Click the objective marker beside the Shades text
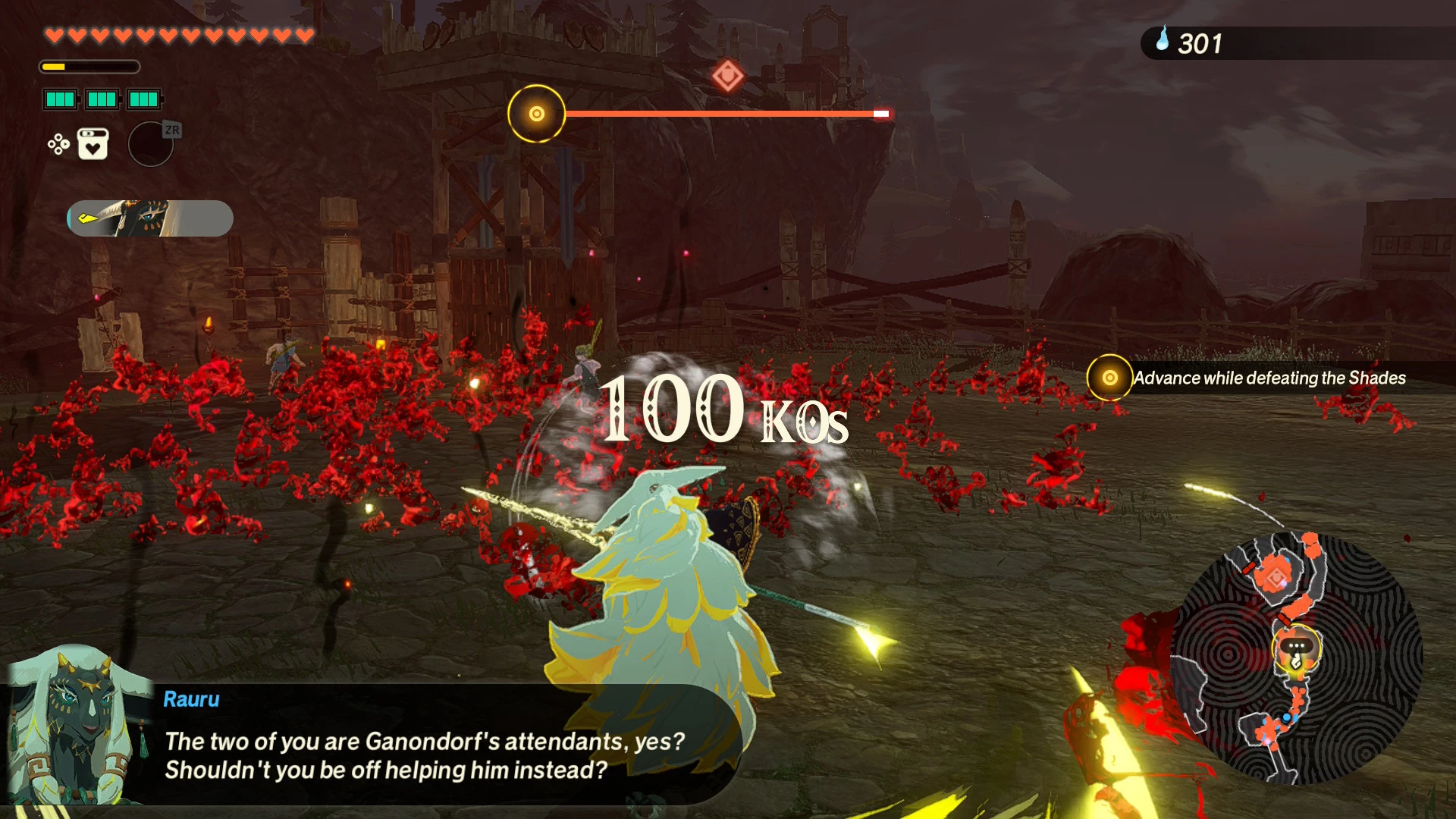 coord(1109,378)
